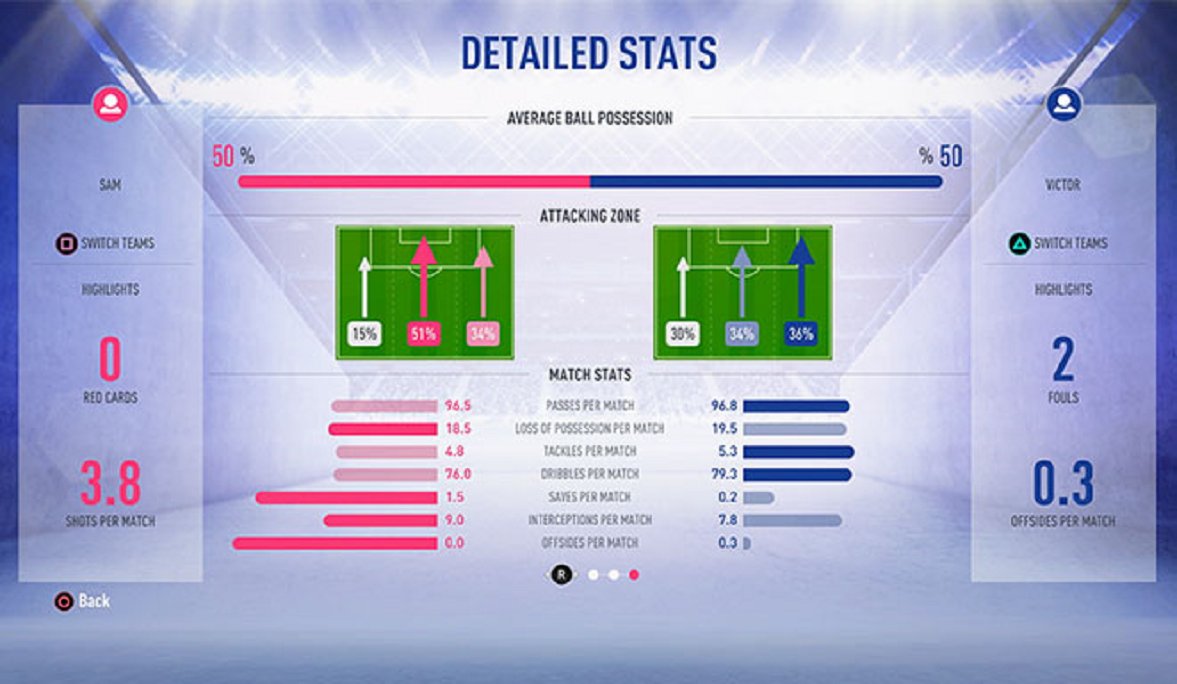This screenshot has width=1177, height=684.
Task: Select Victor's blue profile avatar
Action: tap(1064, 104)
